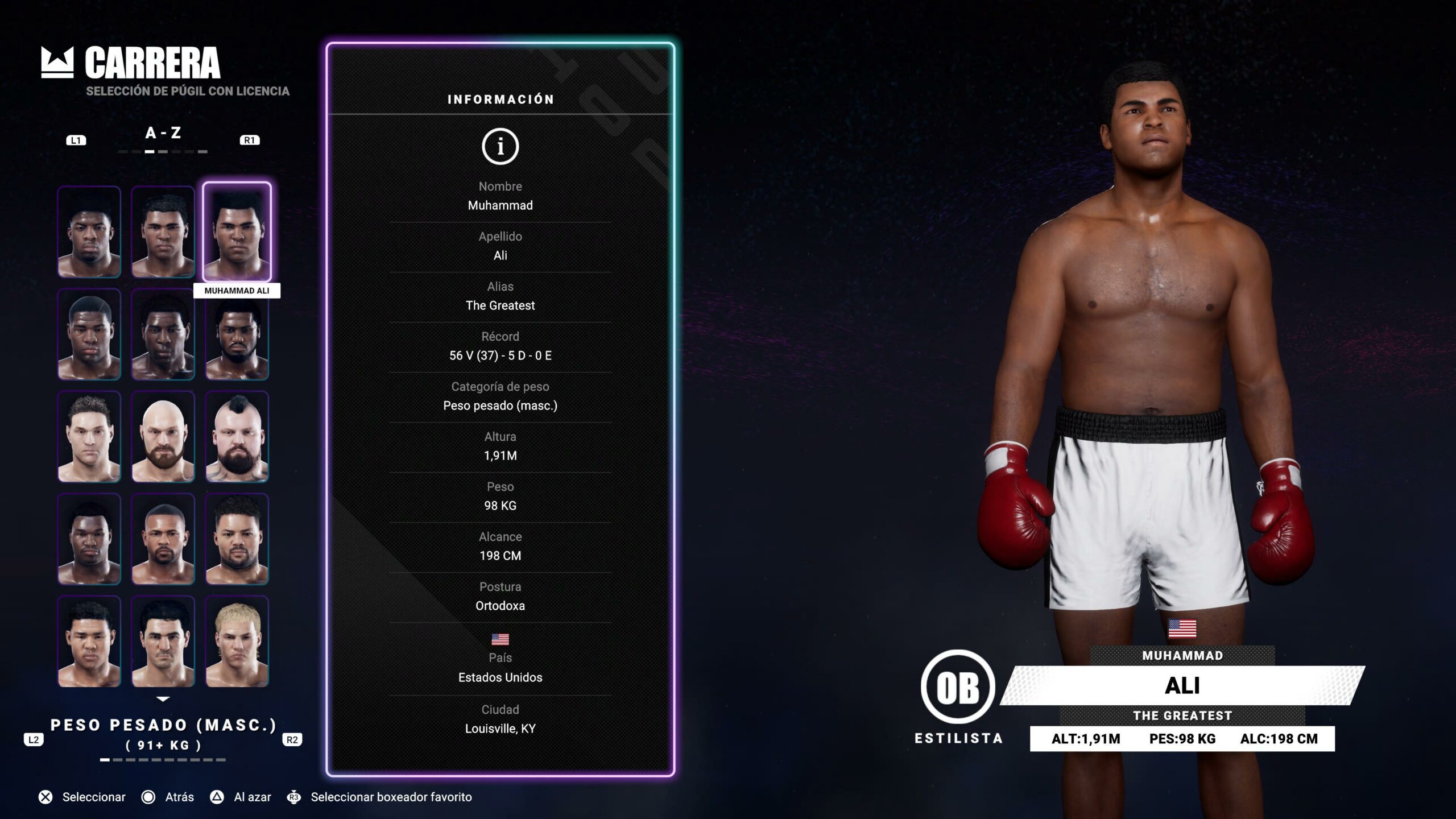Viewport: 1456px width, 819px height.
Task: Select the highlighted Muhammad Ali portrait
Action: coord(237,231)
